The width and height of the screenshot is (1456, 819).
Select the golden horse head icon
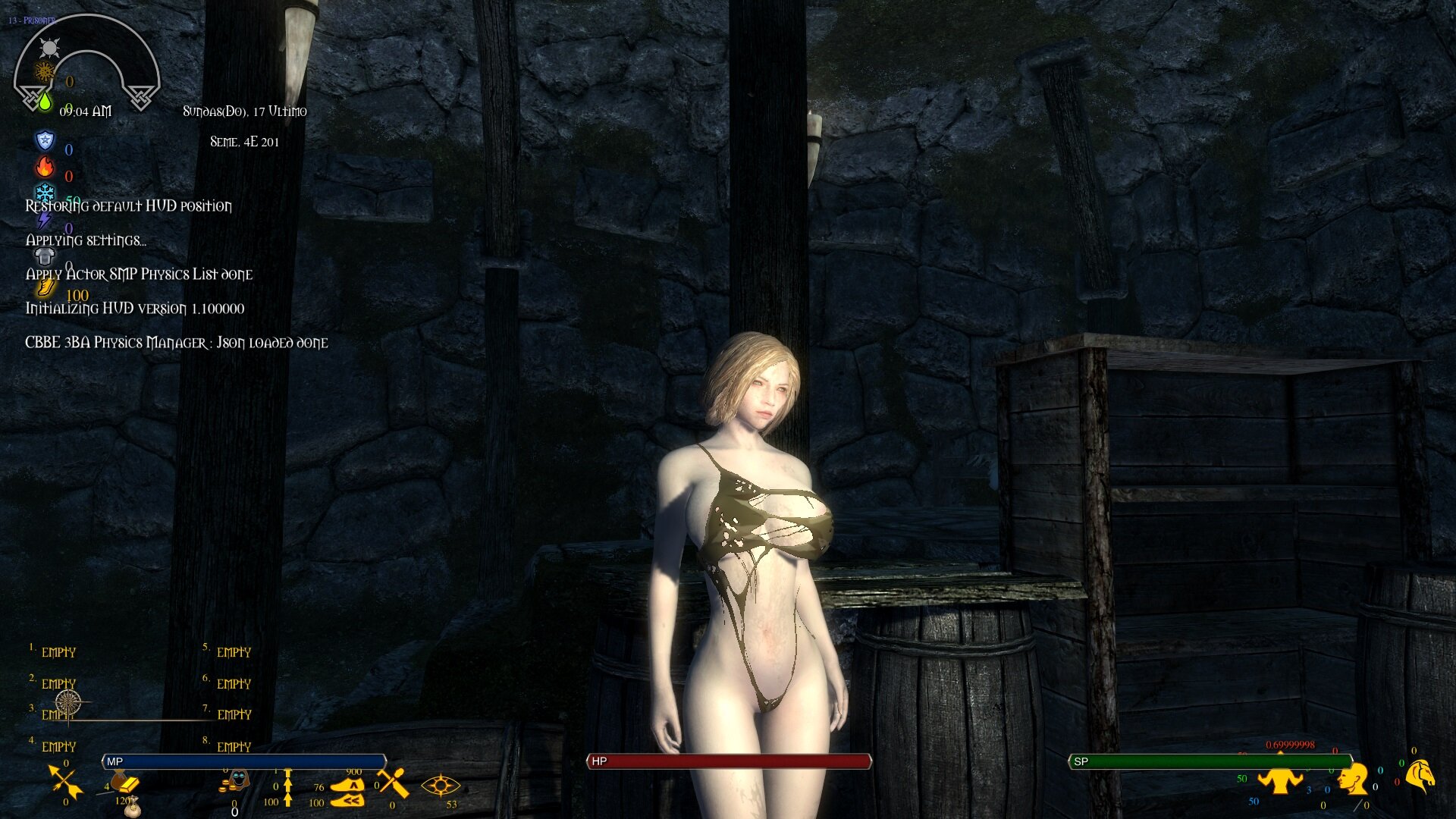(x=1421, y=776)
